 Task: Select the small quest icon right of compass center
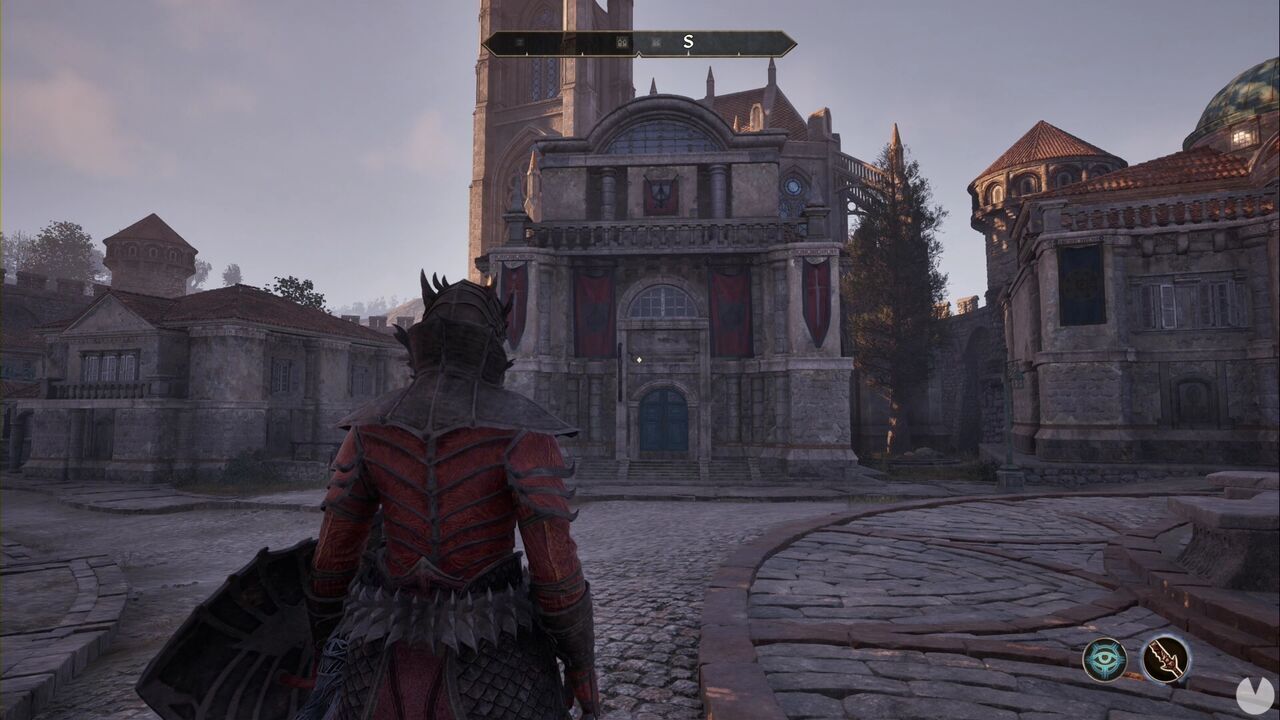coord(658,42)
